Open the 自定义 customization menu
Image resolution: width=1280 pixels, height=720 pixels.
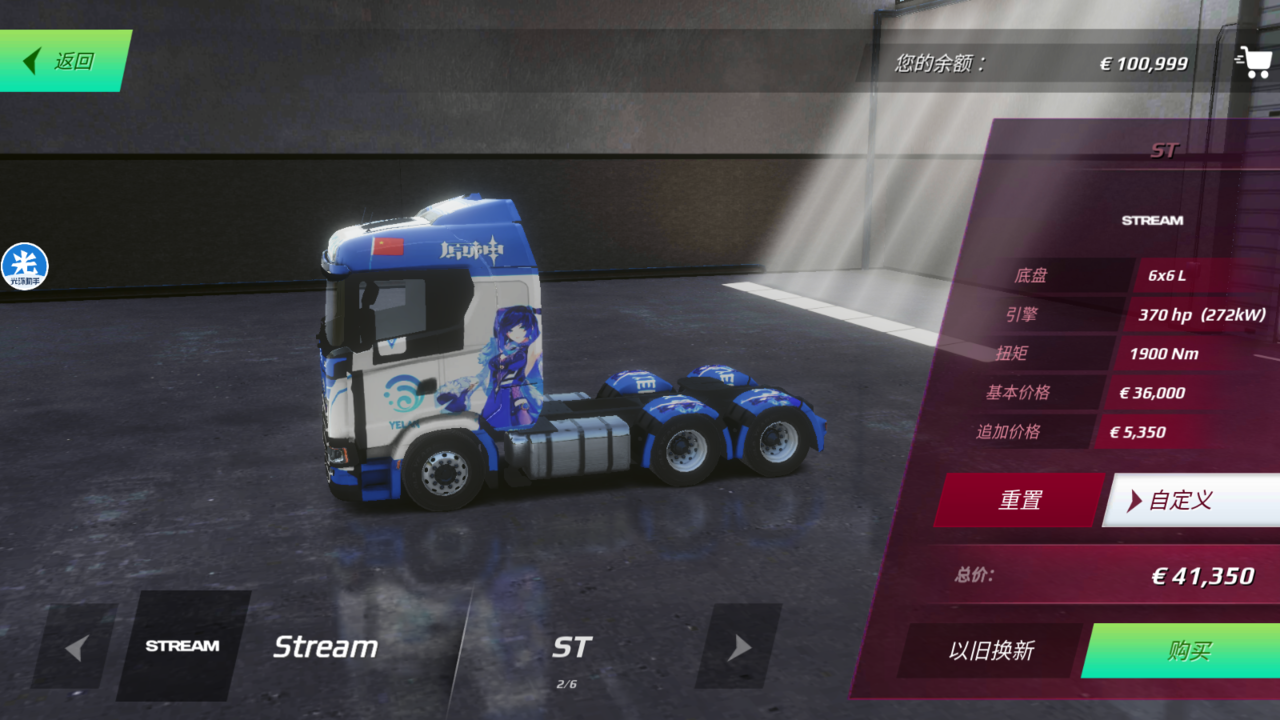pyautogui.click(x=1190, y=500)
